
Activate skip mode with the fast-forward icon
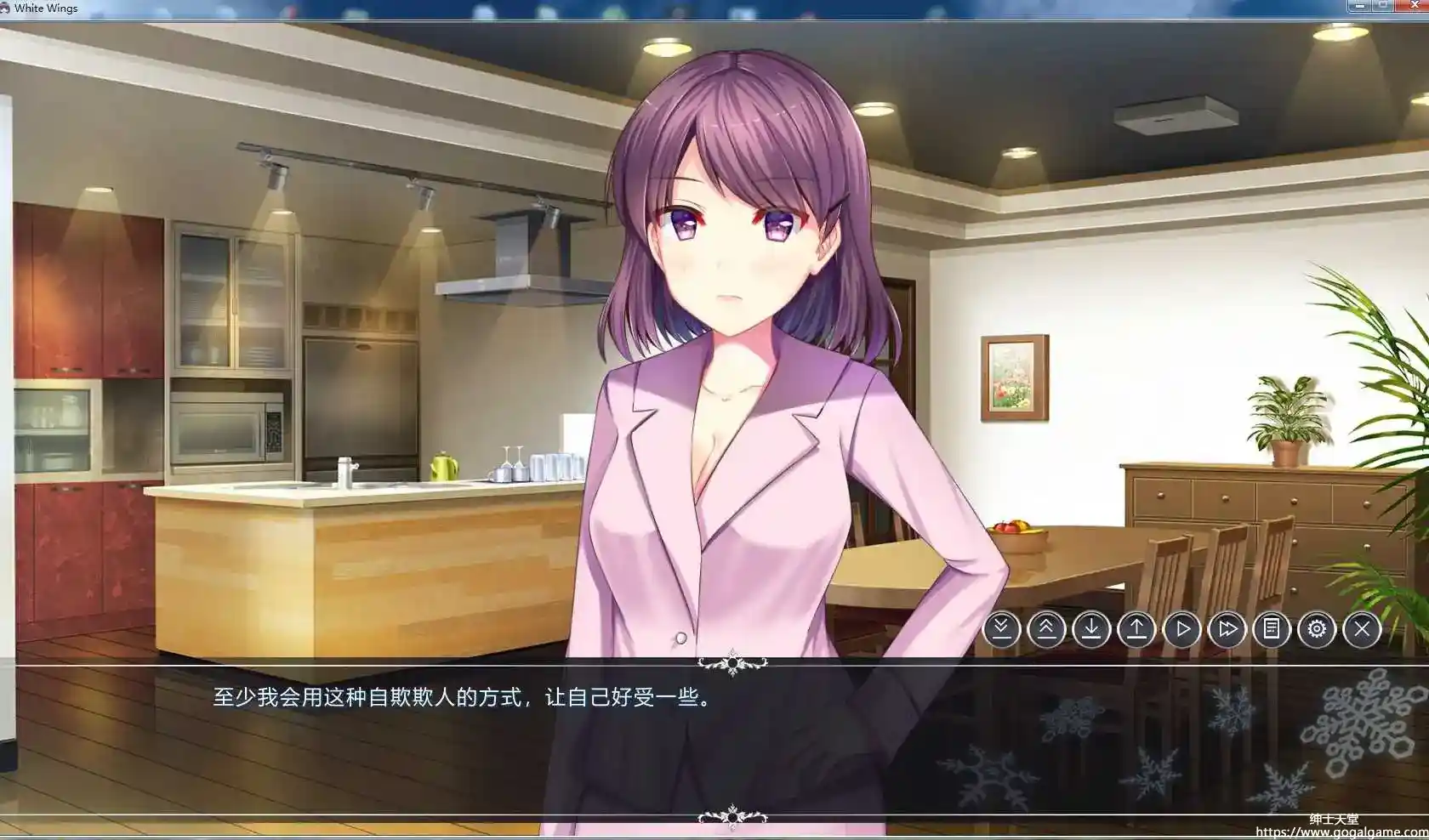[1227, 629]
